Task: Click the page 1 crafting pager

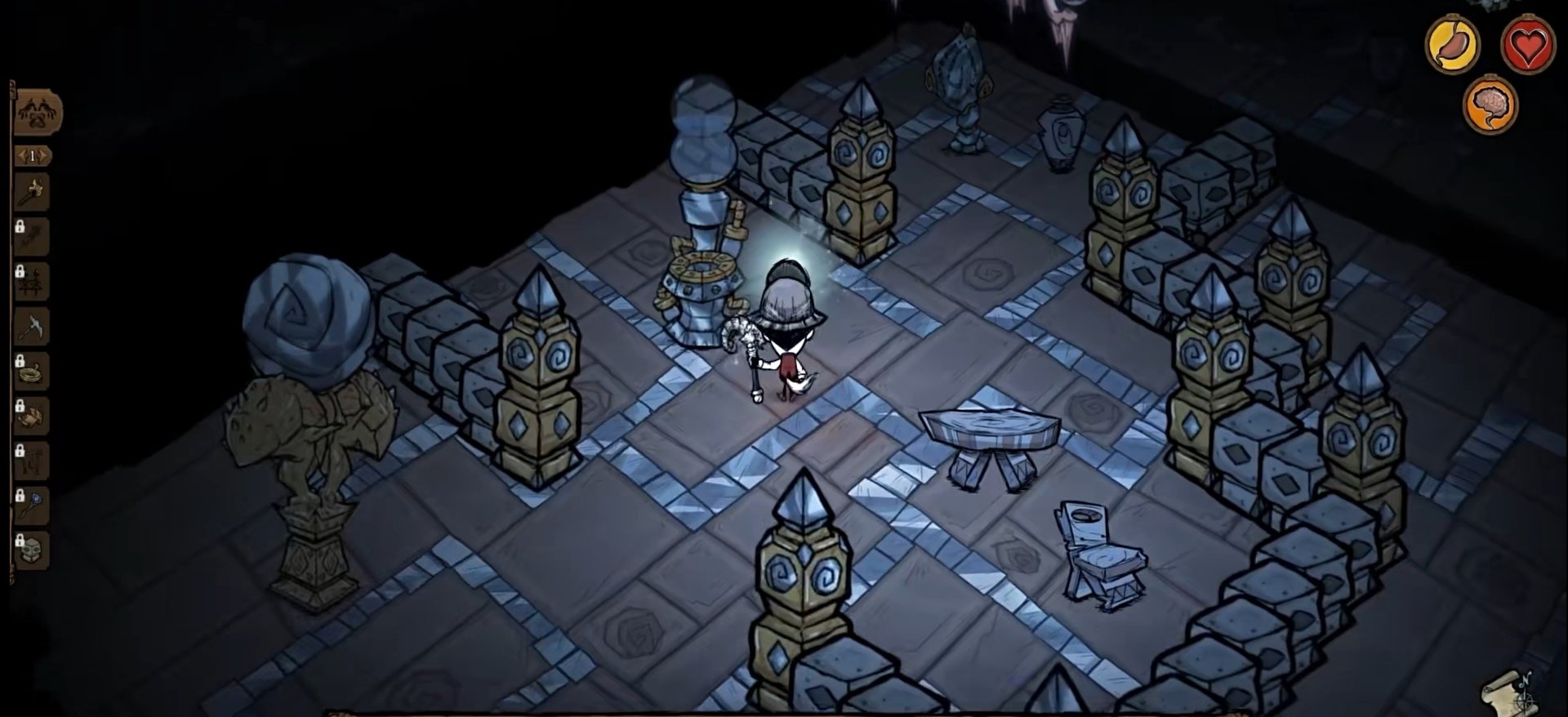Action: [33, 155]
